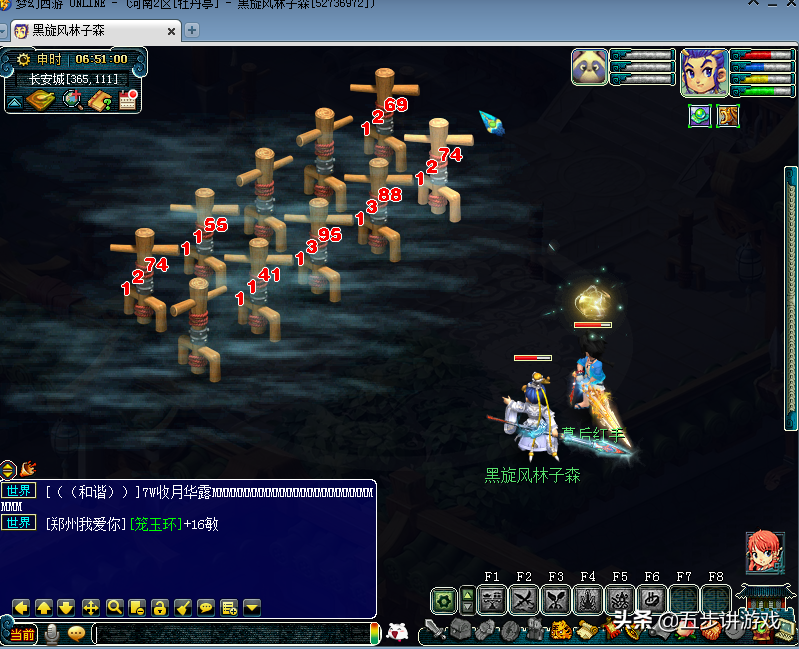Open a new browser tab

pos(192,30)
